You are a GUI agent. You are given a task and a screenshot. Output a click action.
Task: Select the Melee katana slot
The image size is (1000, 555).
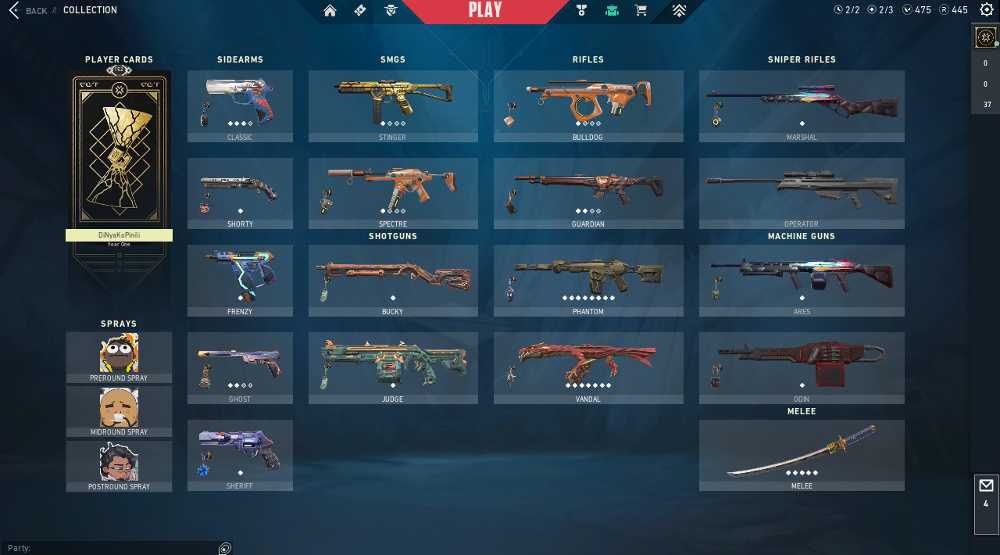801,455
